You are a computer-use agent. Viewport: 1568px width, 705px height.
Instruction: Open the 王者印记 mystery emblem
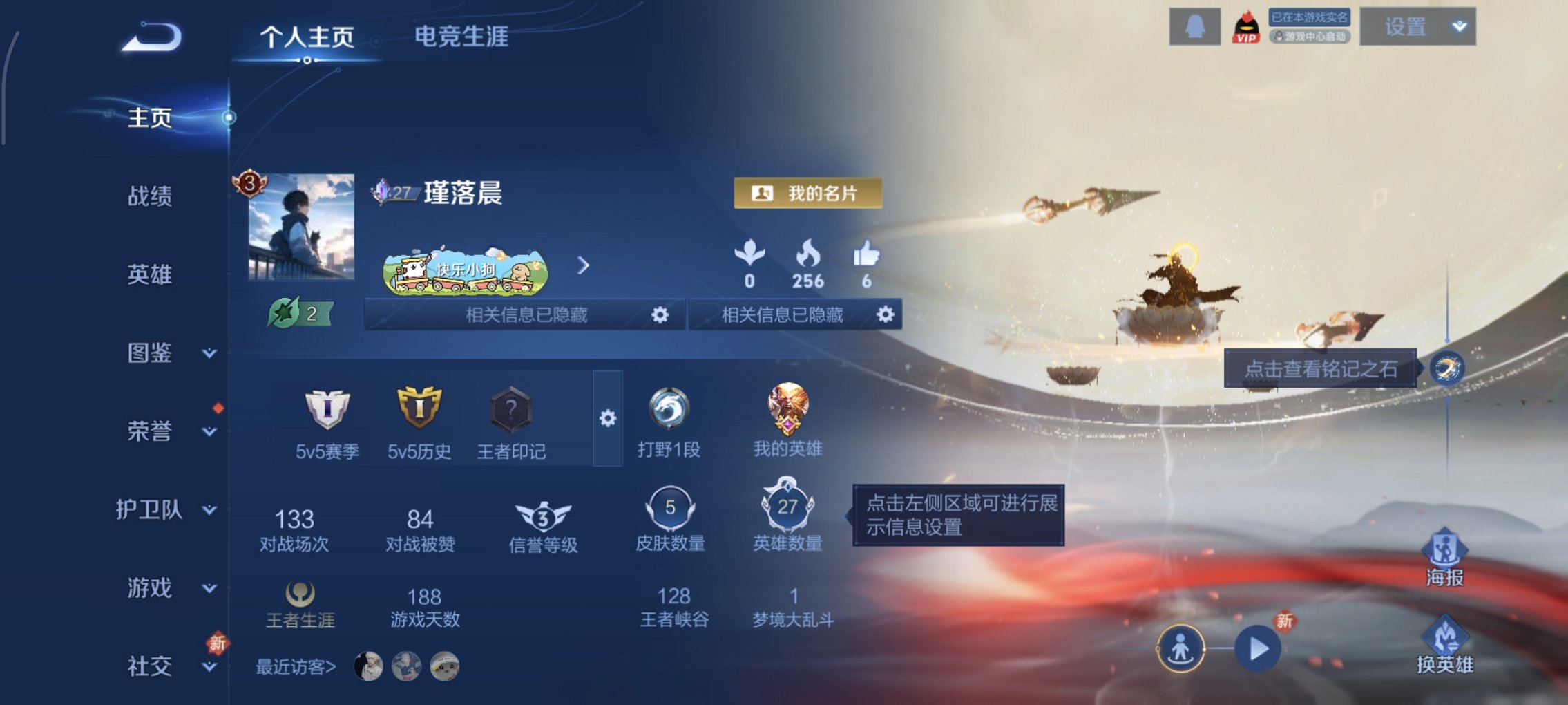[x=511, y=415]
